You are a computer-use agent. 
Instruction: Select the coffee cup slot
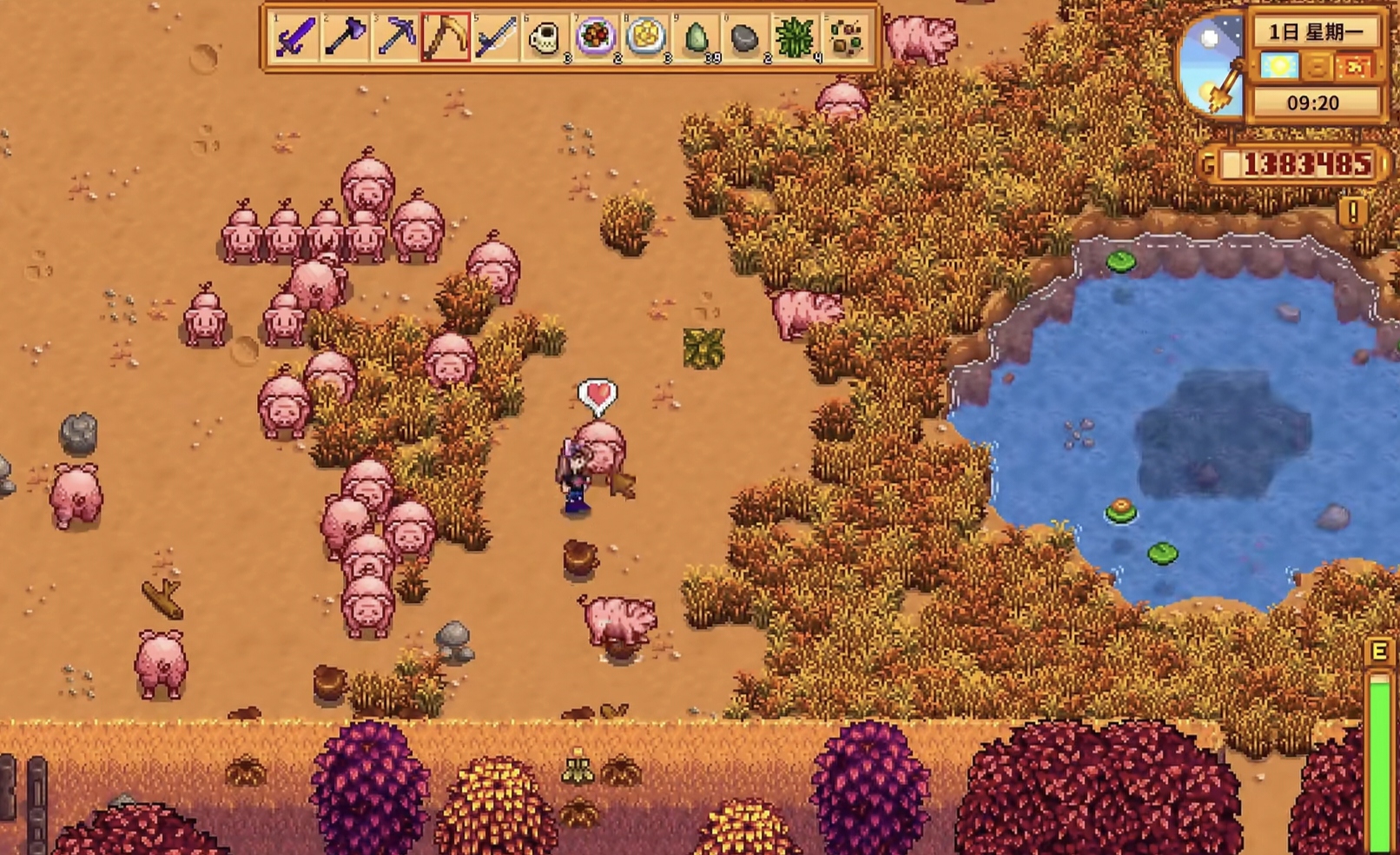[x=545, y=37]
